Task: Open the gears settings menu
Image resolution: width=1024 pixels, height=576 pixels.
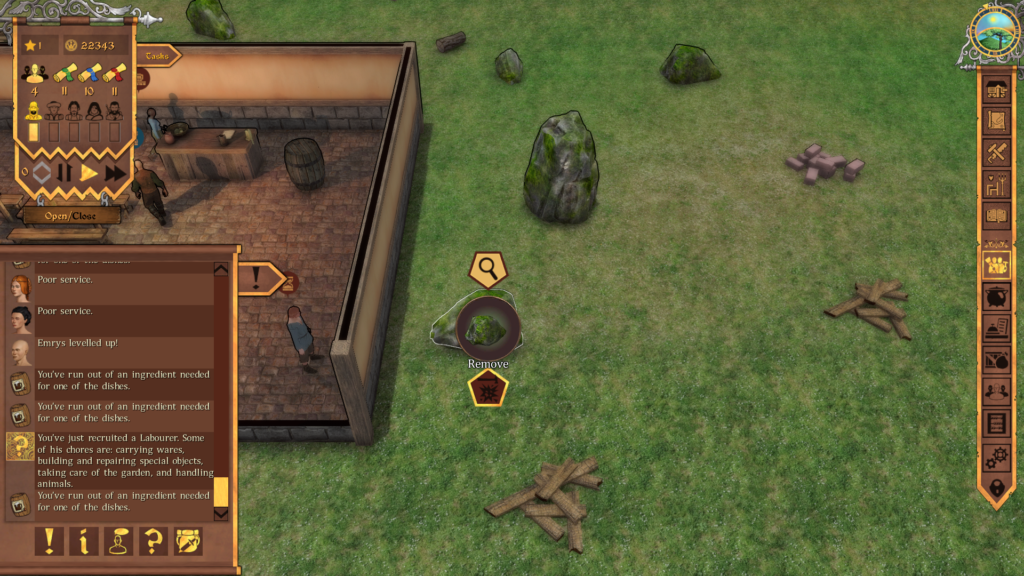Action: point(996,456)
